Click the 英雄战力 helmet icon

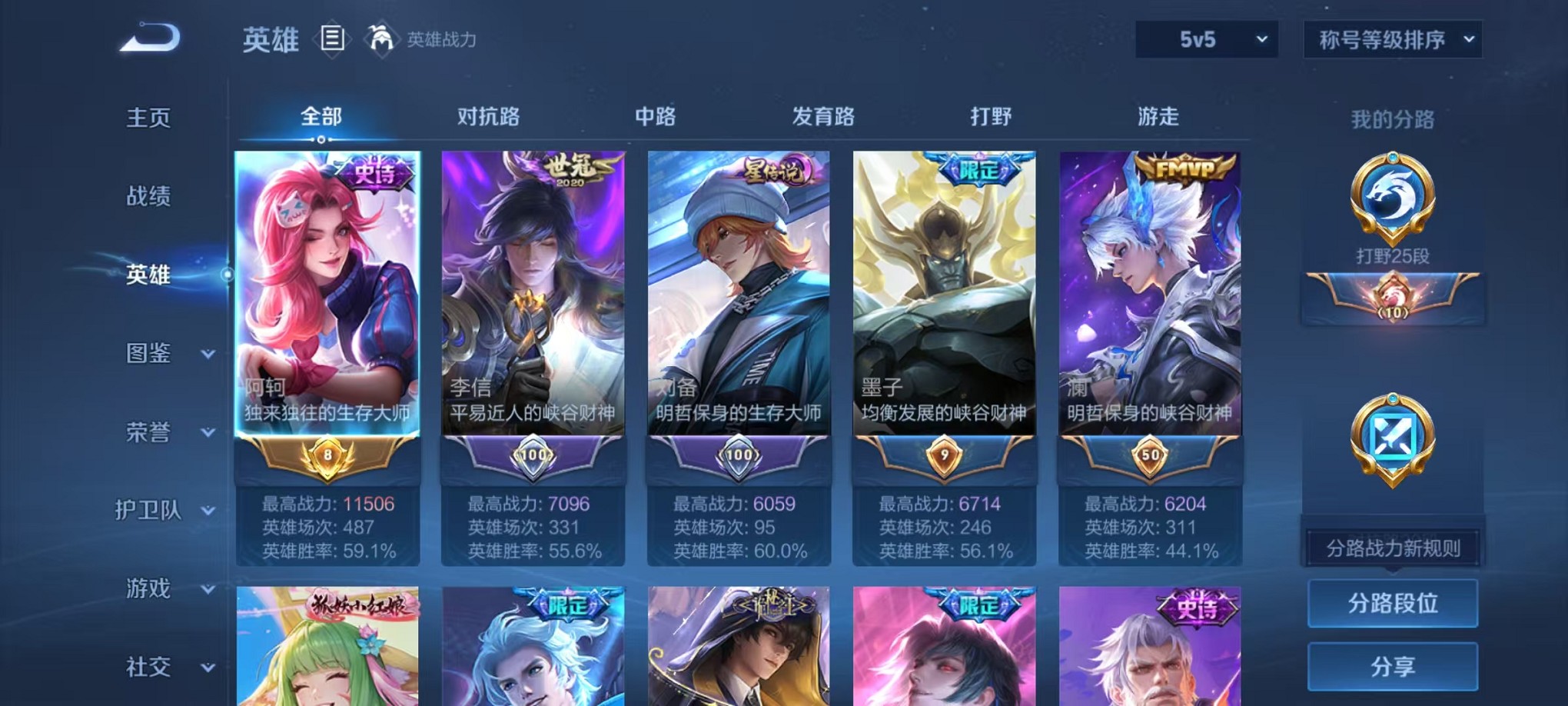click(x=378, y=36)
